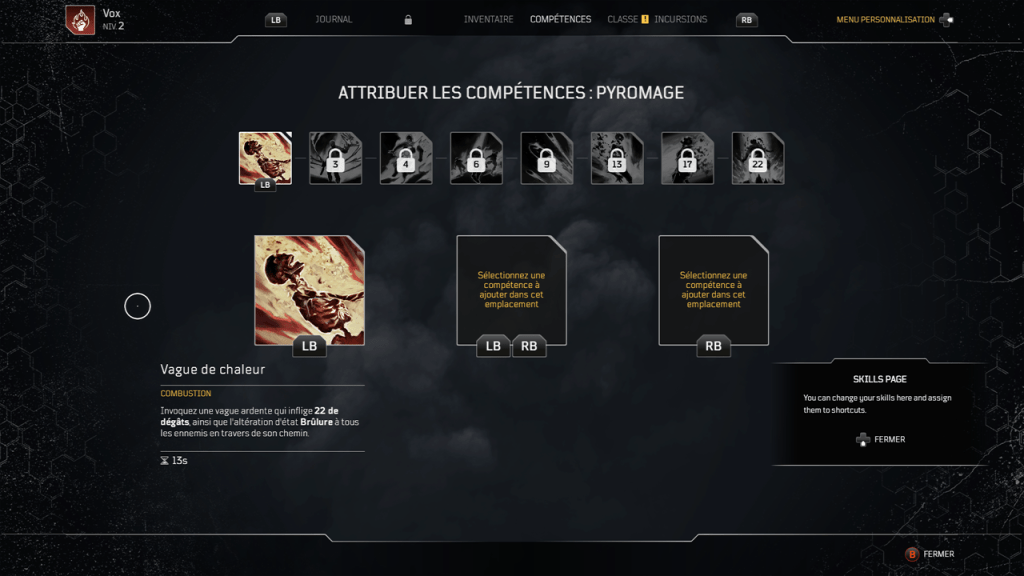Screen dimensions: 1024x576
Task: Choose the empty RB-only skill slot
Action: point(713,290)
